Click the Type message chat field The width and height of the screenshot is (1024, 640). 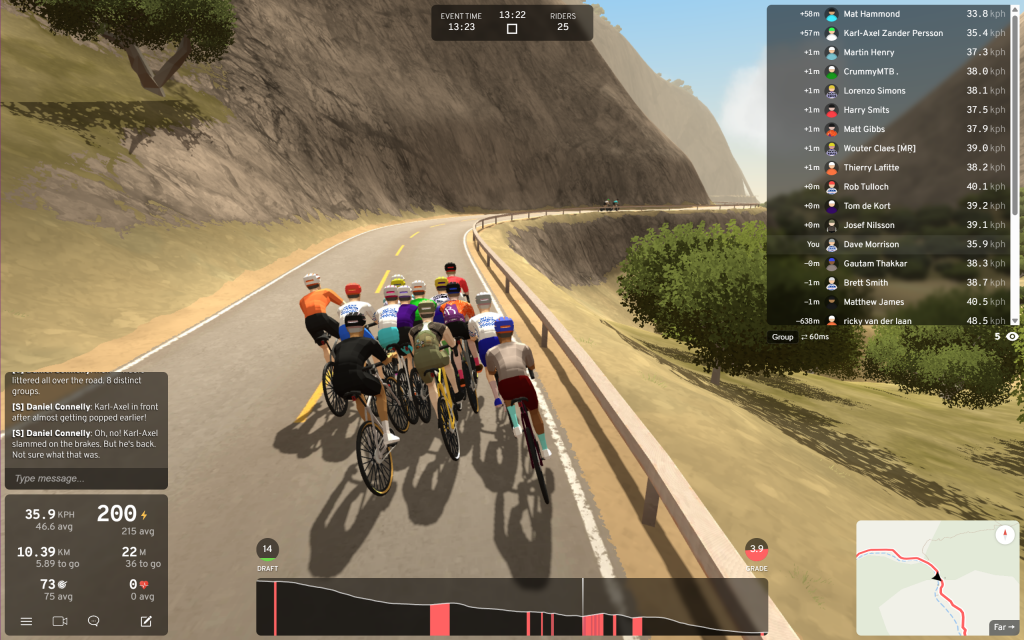pos(85,478)
